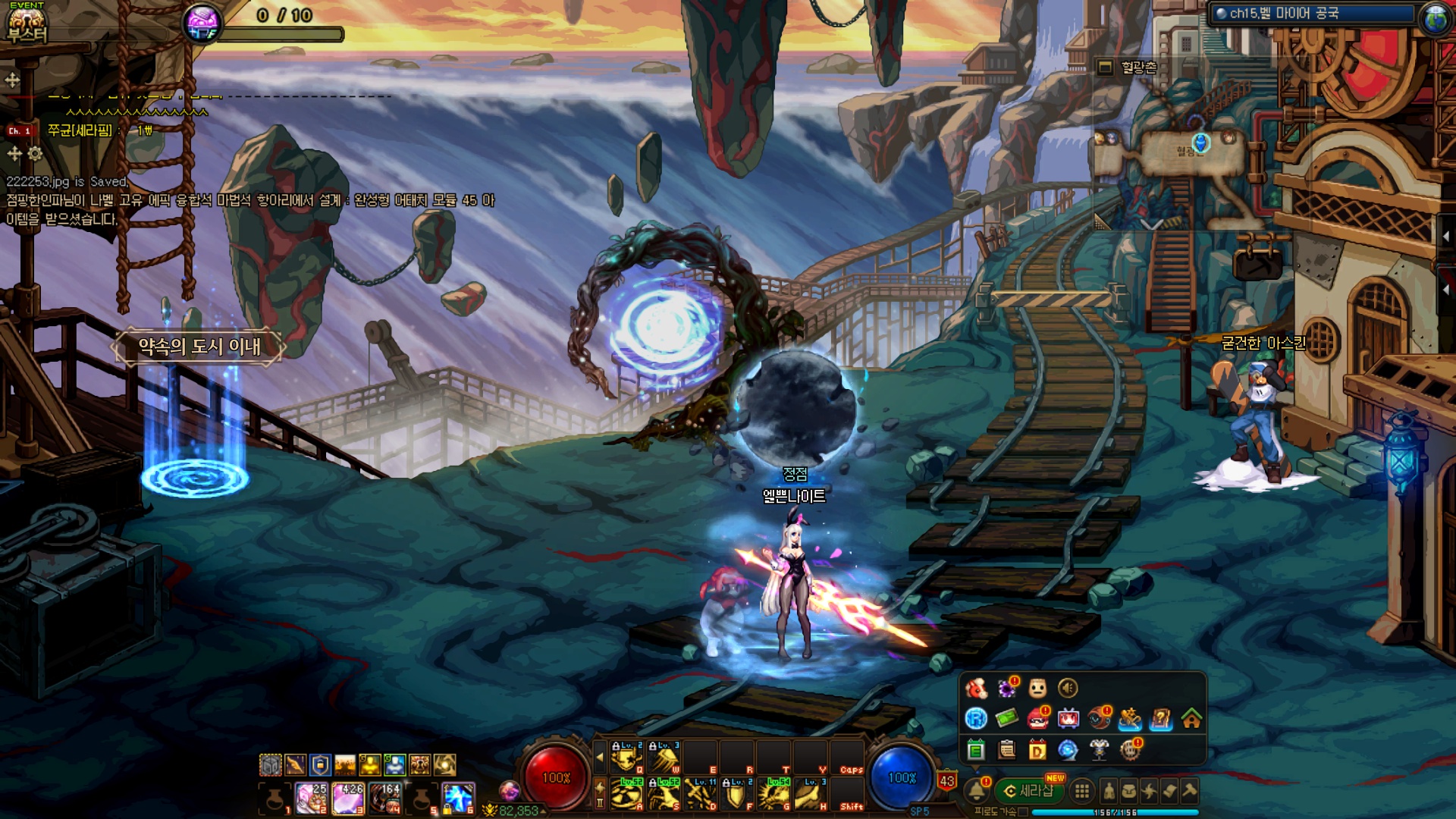Open the character info silhouette icon
Image resolution: width=1456 pixels, height=819 pixels.
[1109, 791]
